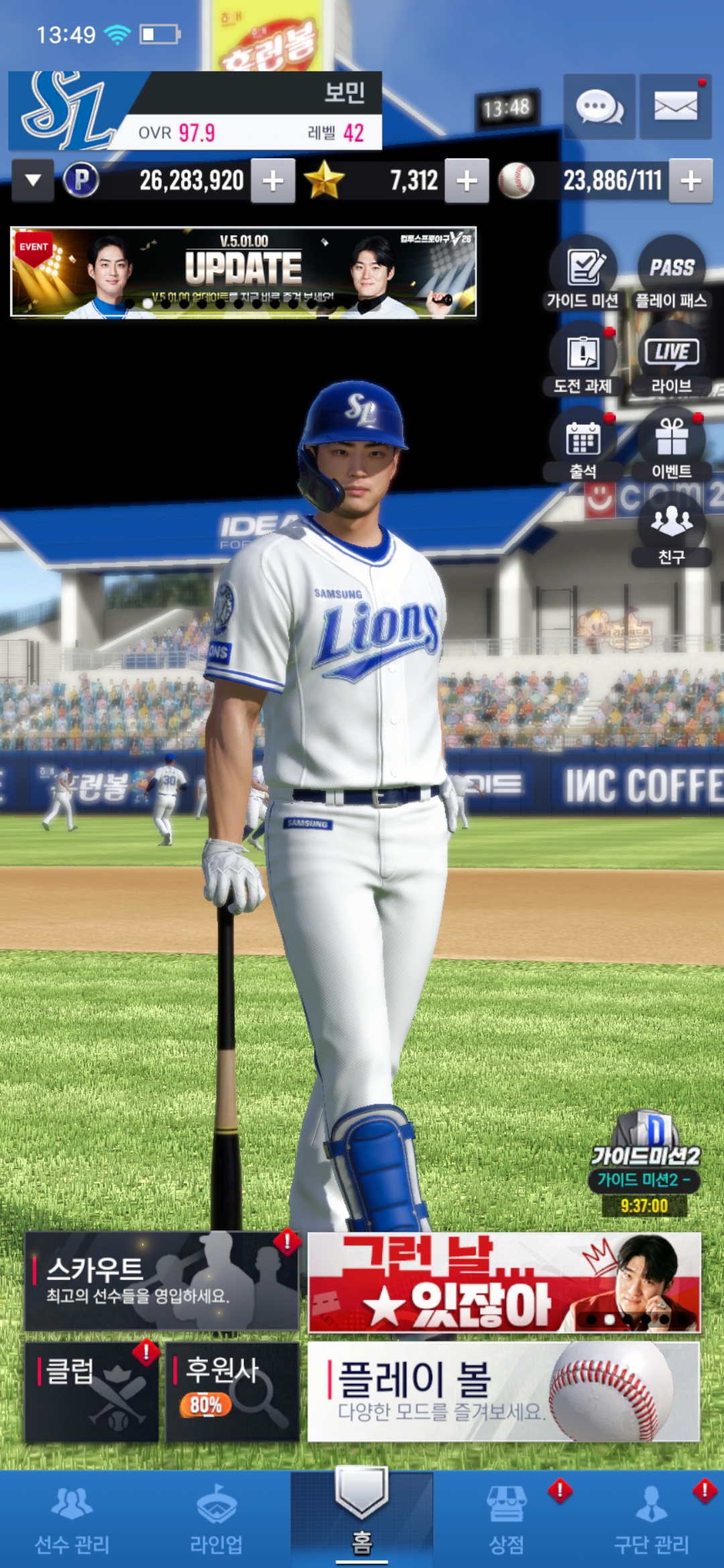Open the chat speech bubble icon
Image resolution: width=724 pixels, height=1568 pixels.
pos(599,107)
